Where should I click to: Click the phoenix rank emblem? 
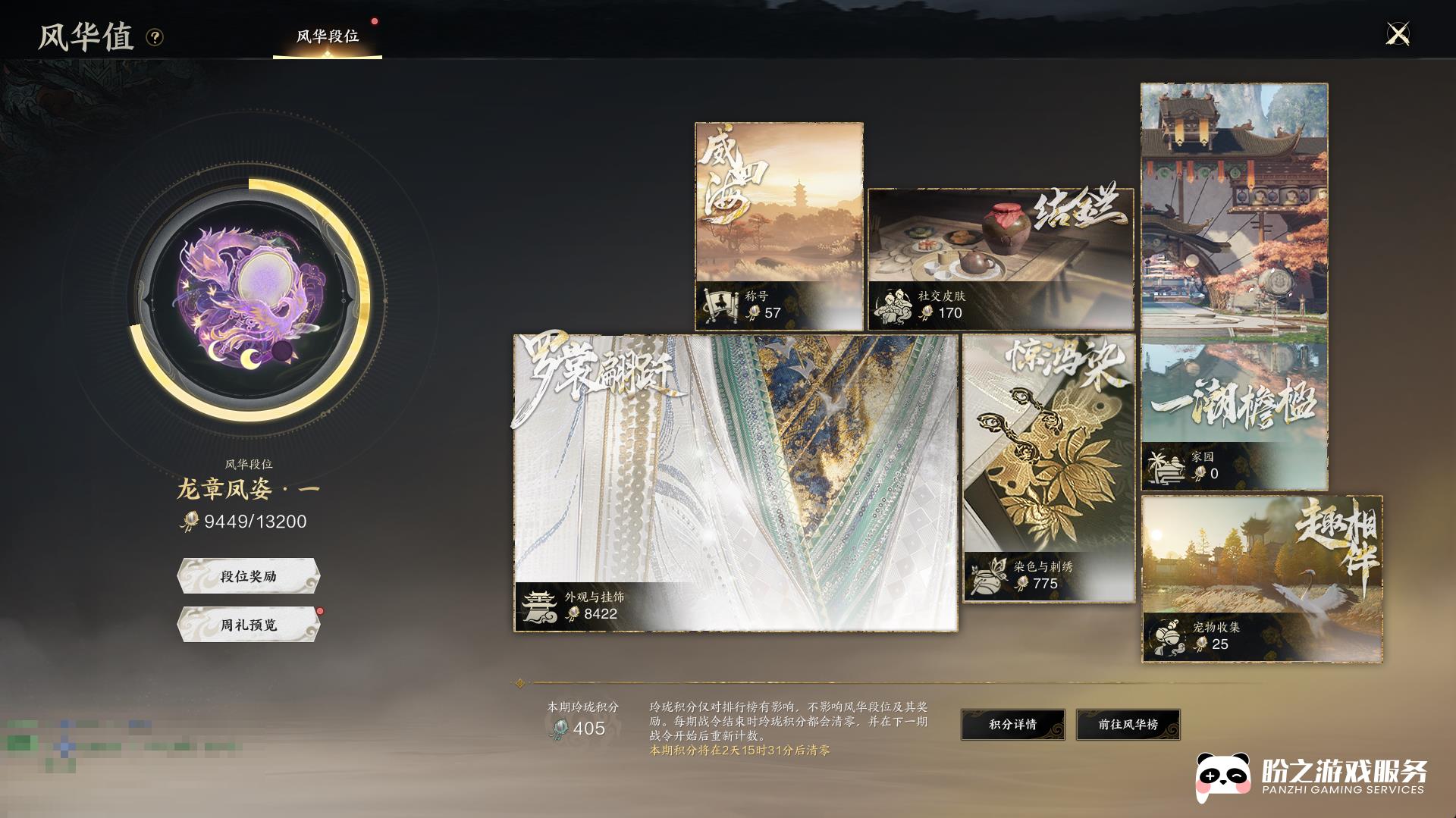pos(249,300)
